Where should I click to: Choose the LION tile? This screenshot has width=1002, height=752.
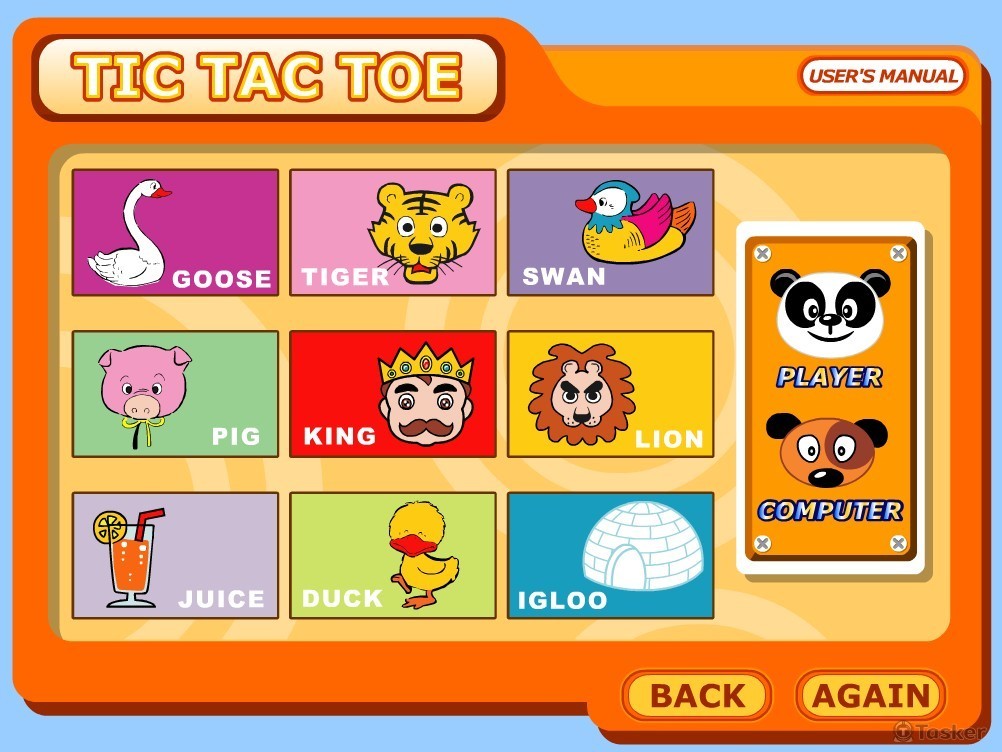pos(611,394)
